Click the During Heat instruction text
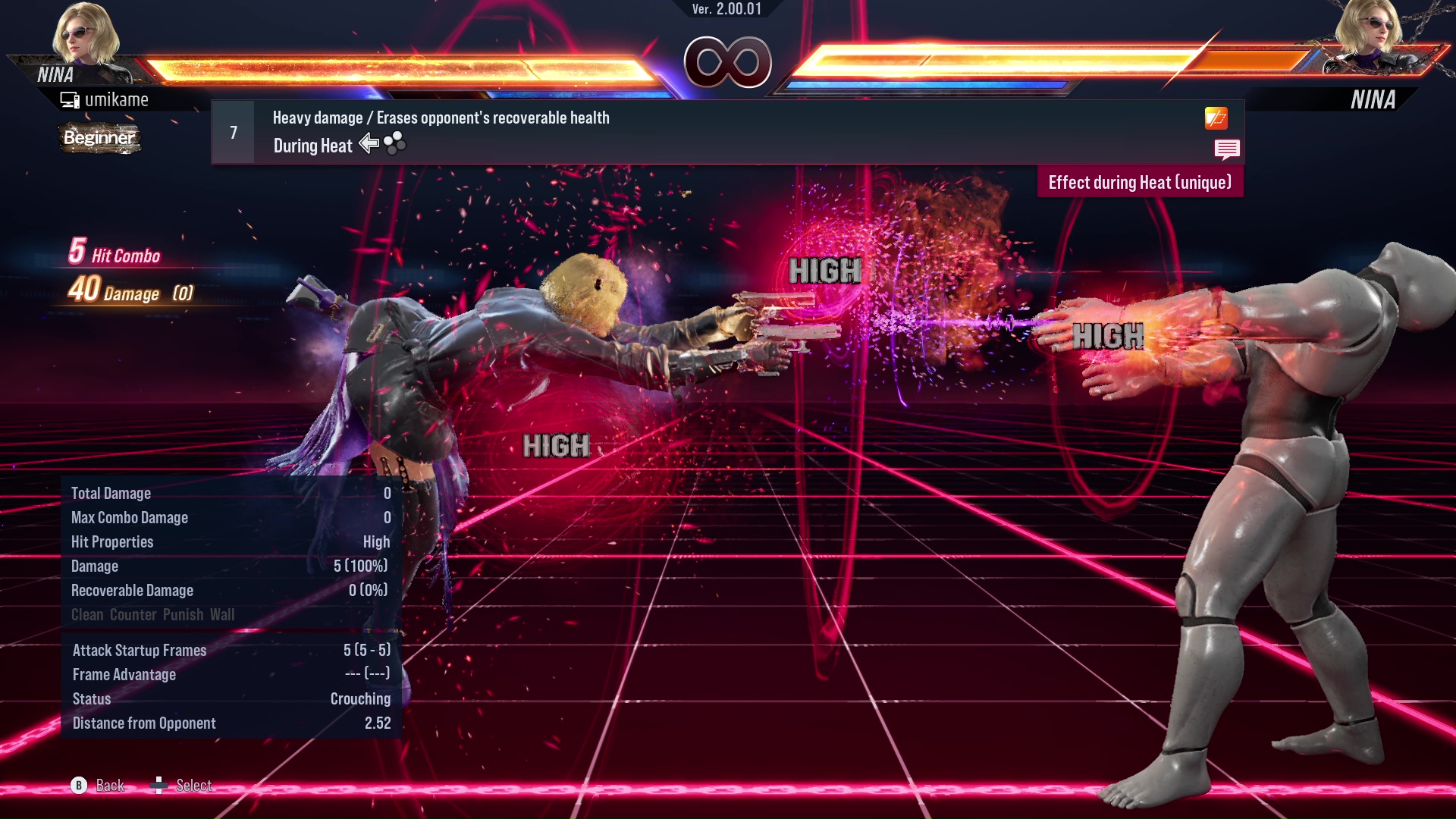 tap(312, 145)
